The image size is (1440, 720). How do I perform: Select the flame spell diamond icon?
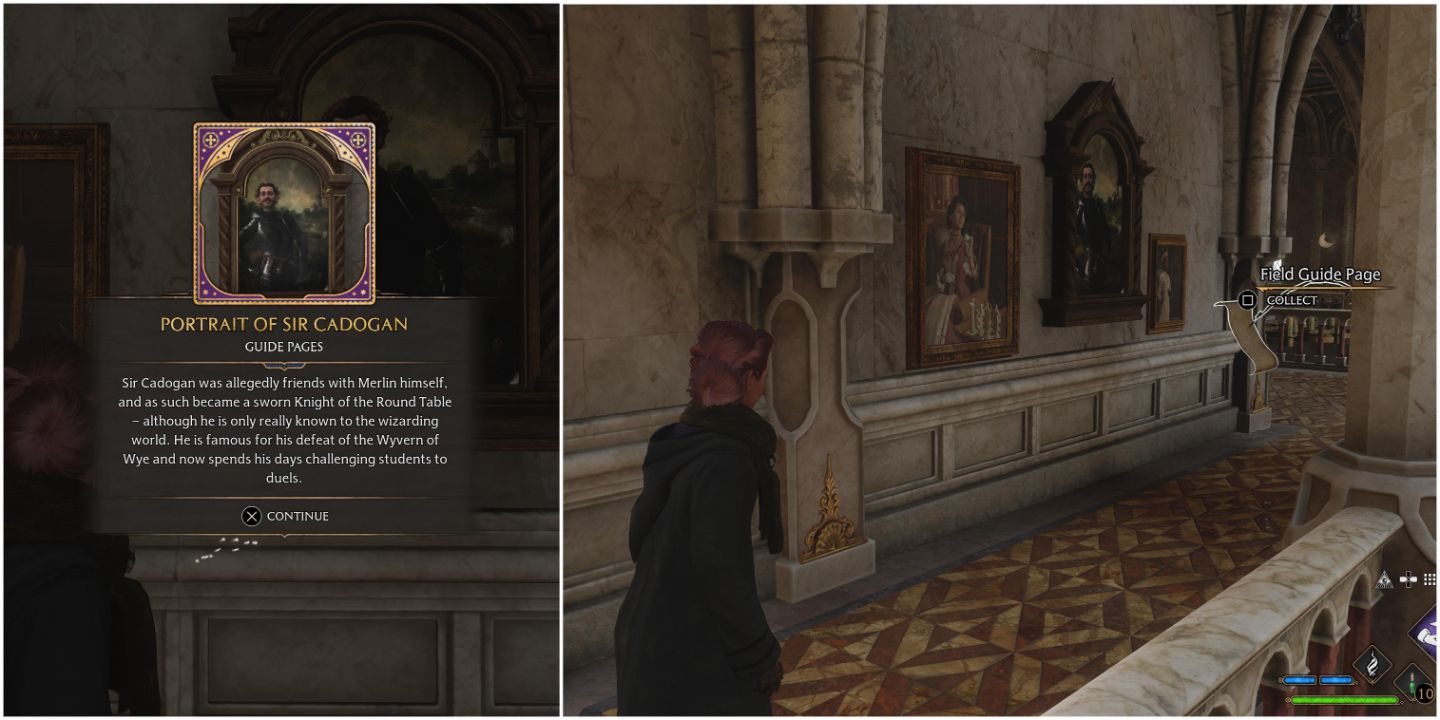point(1371,660)
